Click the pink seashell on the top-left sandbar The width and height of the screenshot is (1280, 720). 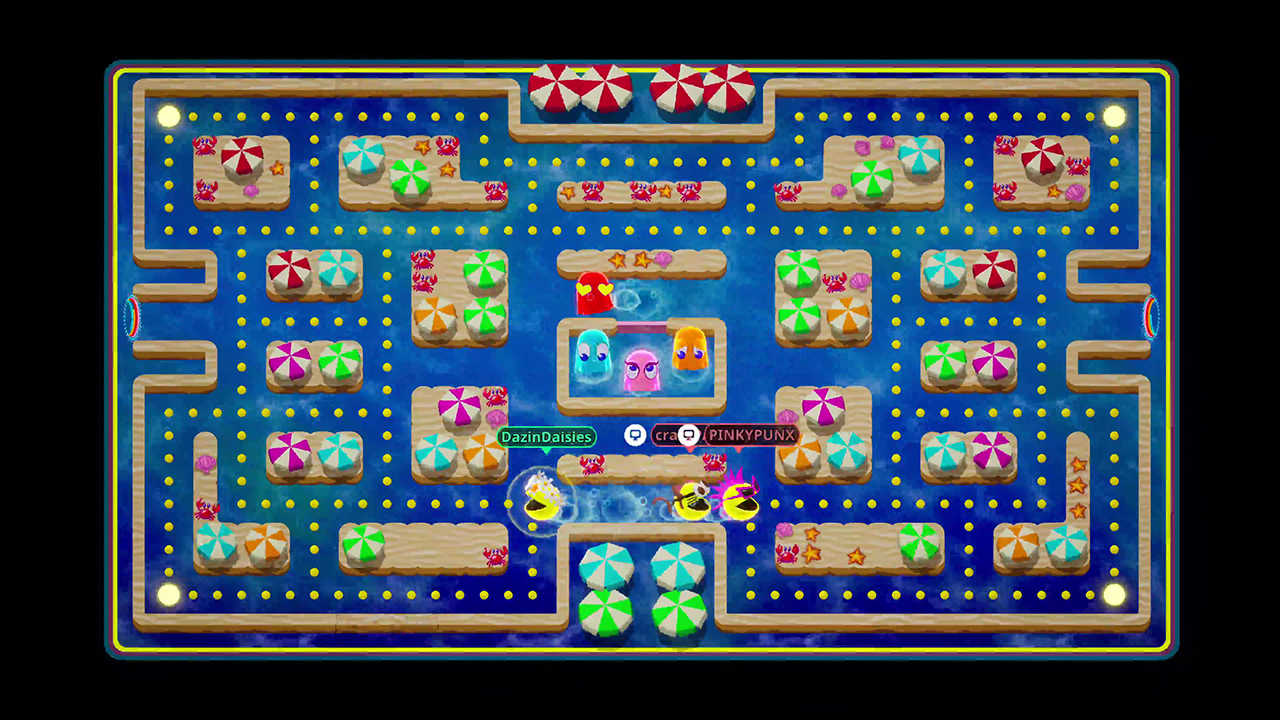tap(251, 190)
